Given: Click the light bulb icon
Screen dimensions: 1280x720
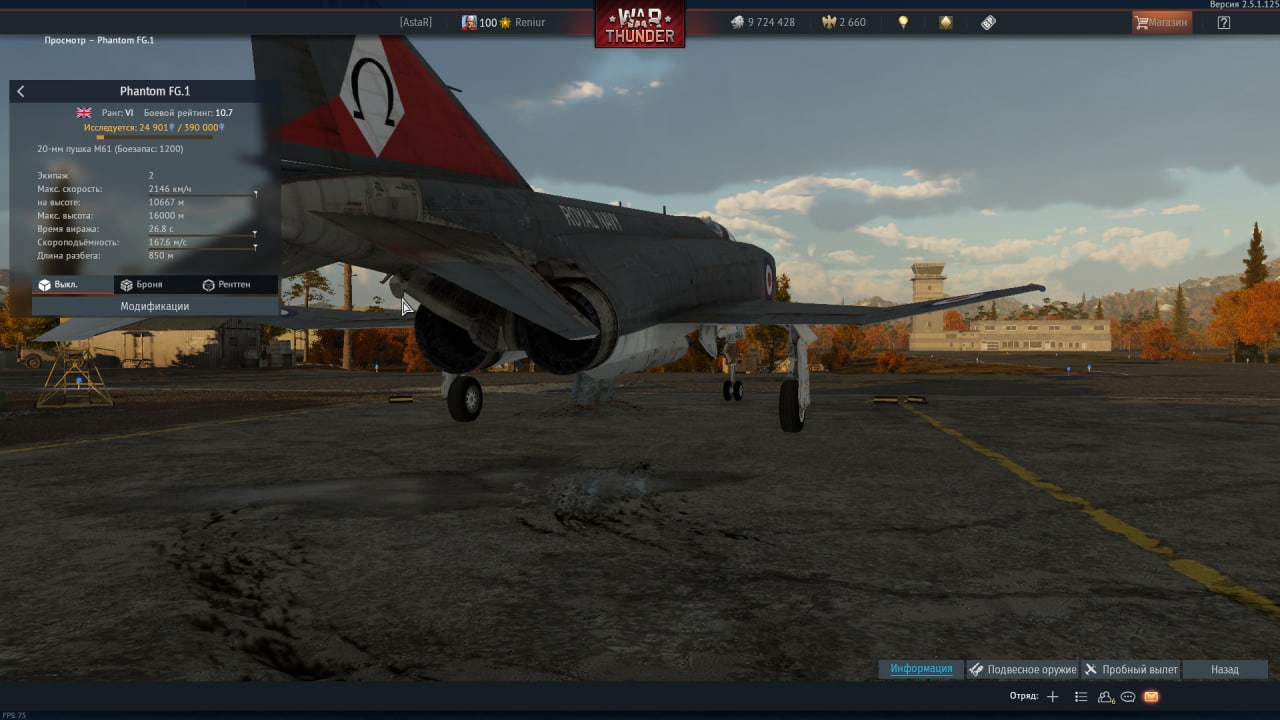Looking at the screenshot, I should [903, 22].
